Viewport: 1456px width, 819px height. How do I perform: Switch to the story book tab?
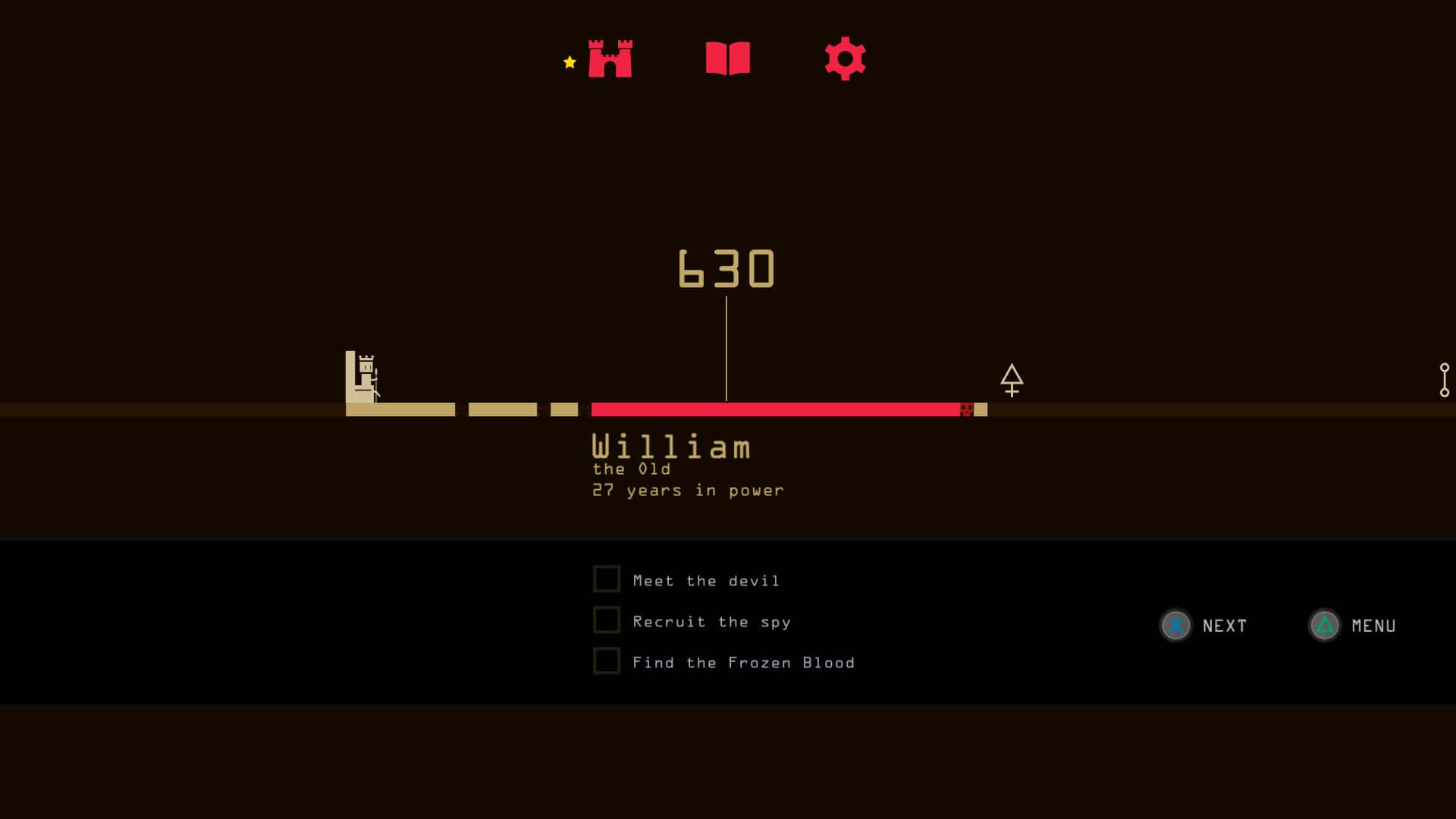point(728,58)
